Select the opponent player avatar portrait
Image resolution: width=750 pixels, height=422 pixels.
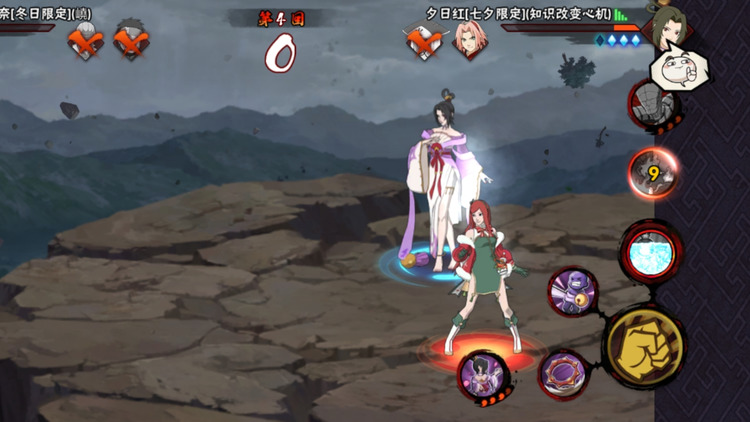coord(670,25)
